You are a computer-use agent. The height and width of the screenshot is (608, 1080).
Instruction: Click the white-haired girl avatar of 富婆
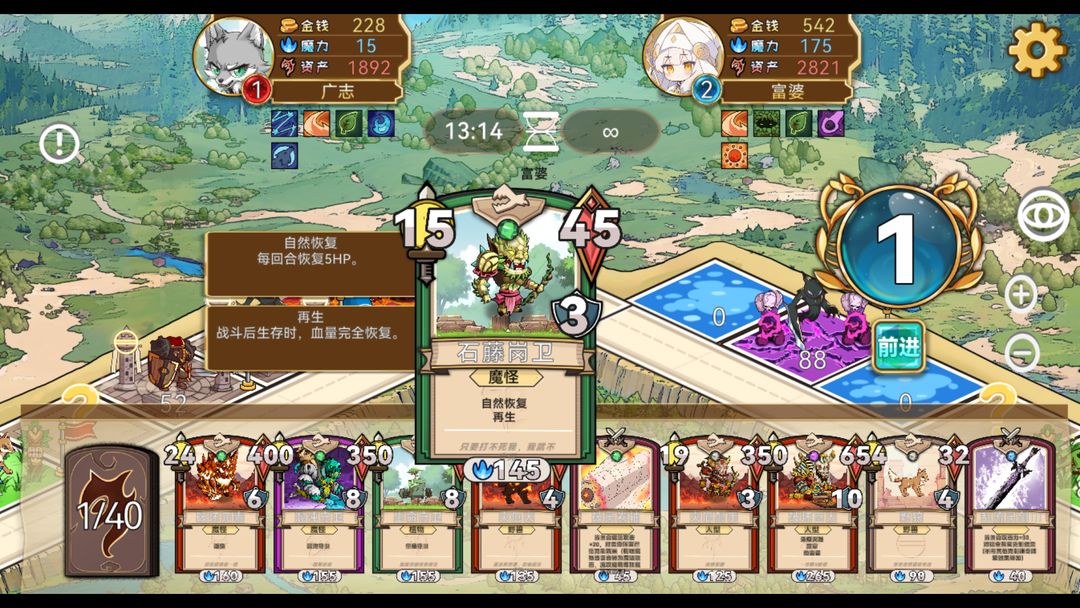point(683,55)
